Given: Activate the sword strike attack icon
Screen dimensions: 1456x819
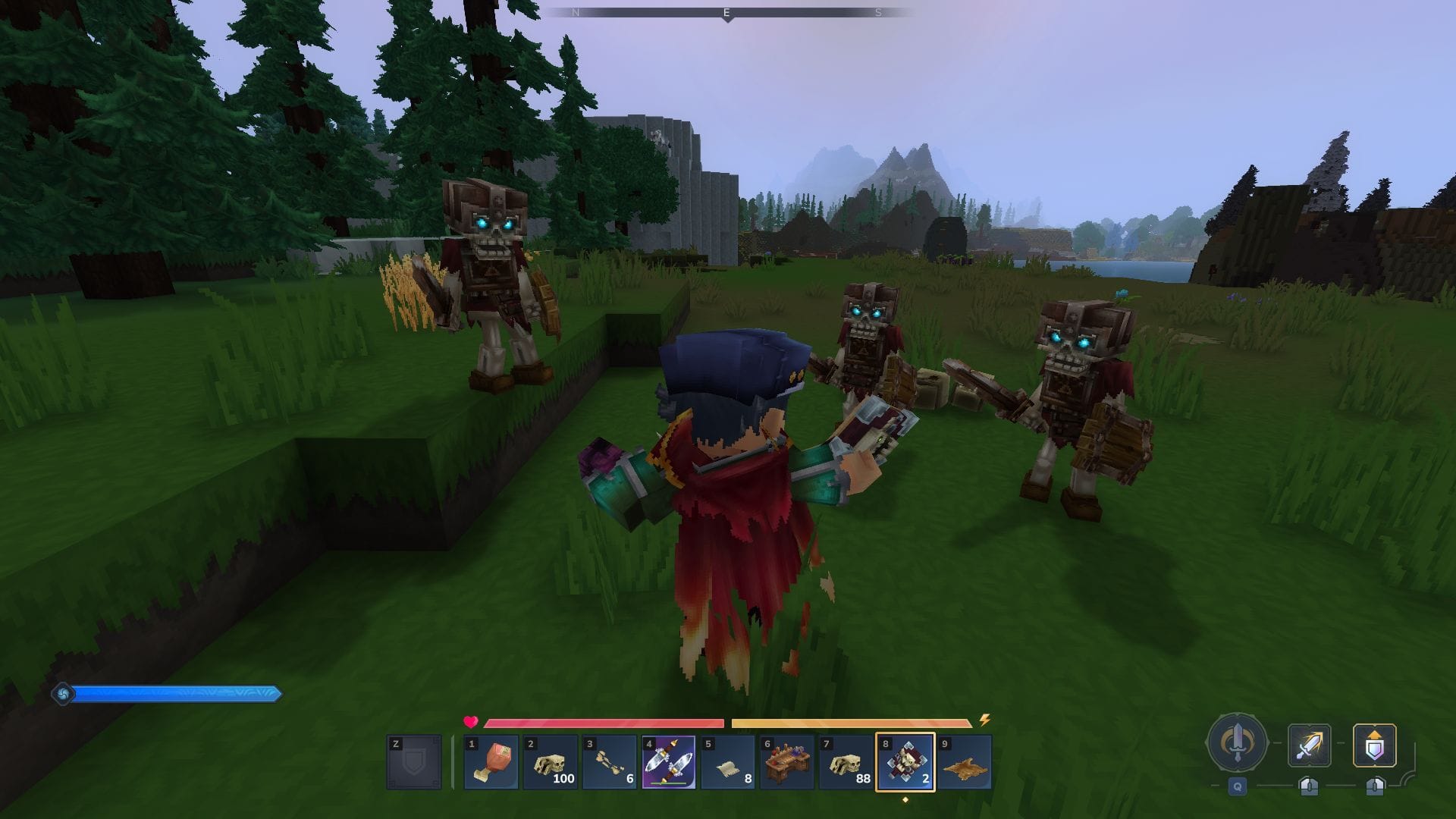Looking at the screenshot, I should [1309, 745].
